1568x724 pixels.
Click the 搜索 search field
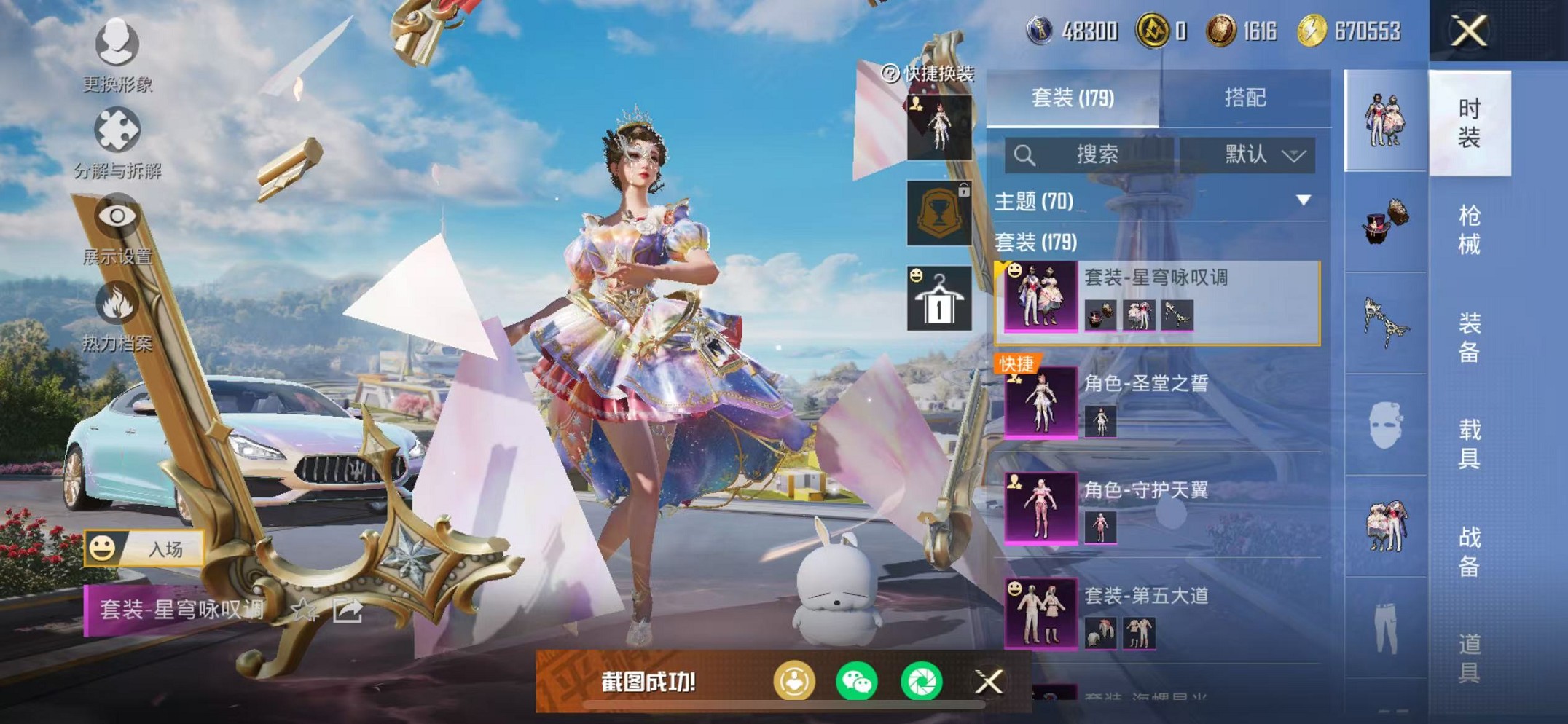[x=1090, y=154]
